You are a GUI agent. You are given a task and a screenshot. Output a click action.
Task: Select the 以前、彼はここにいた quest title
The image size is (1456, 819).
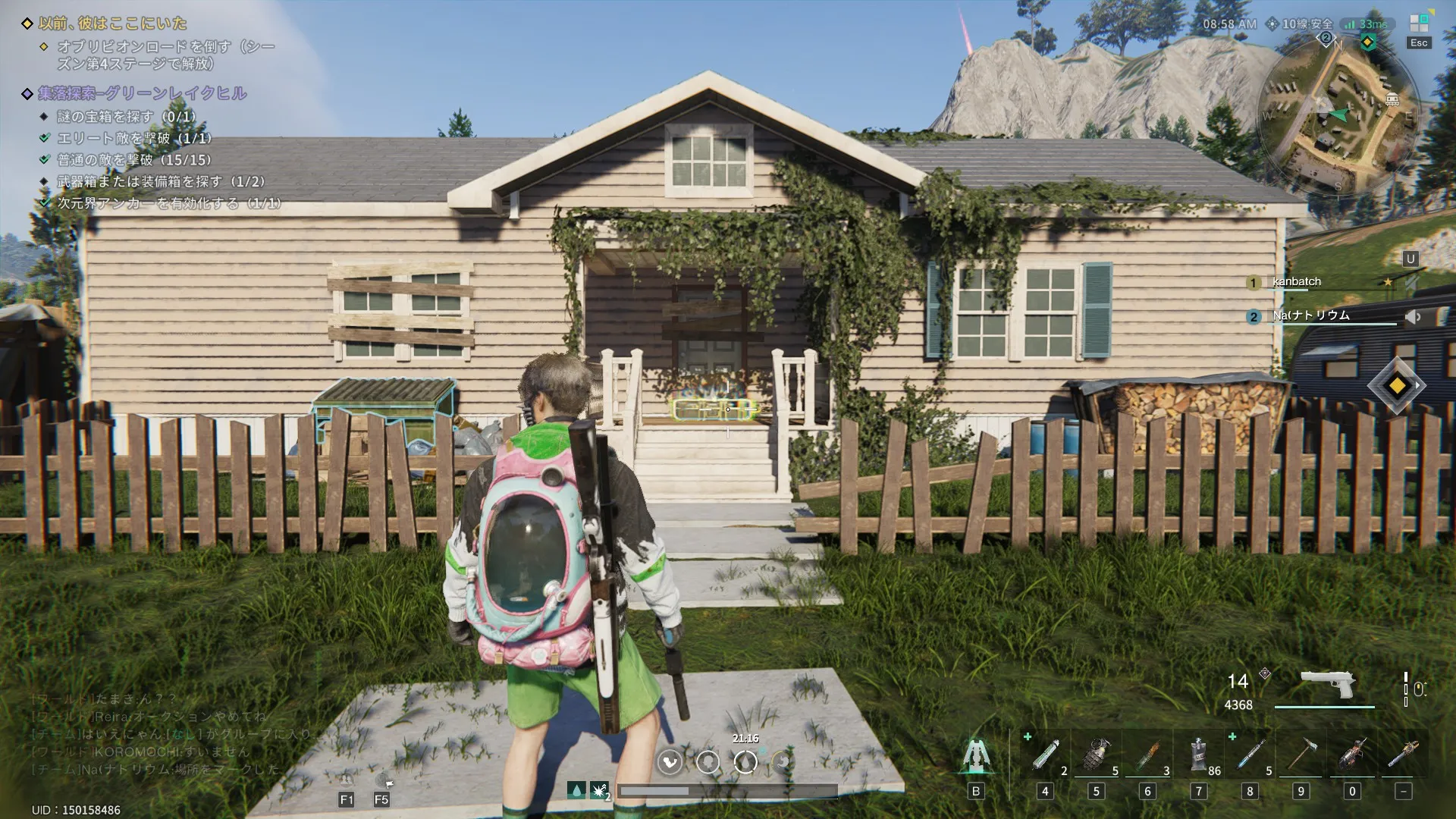coord(112,24)
